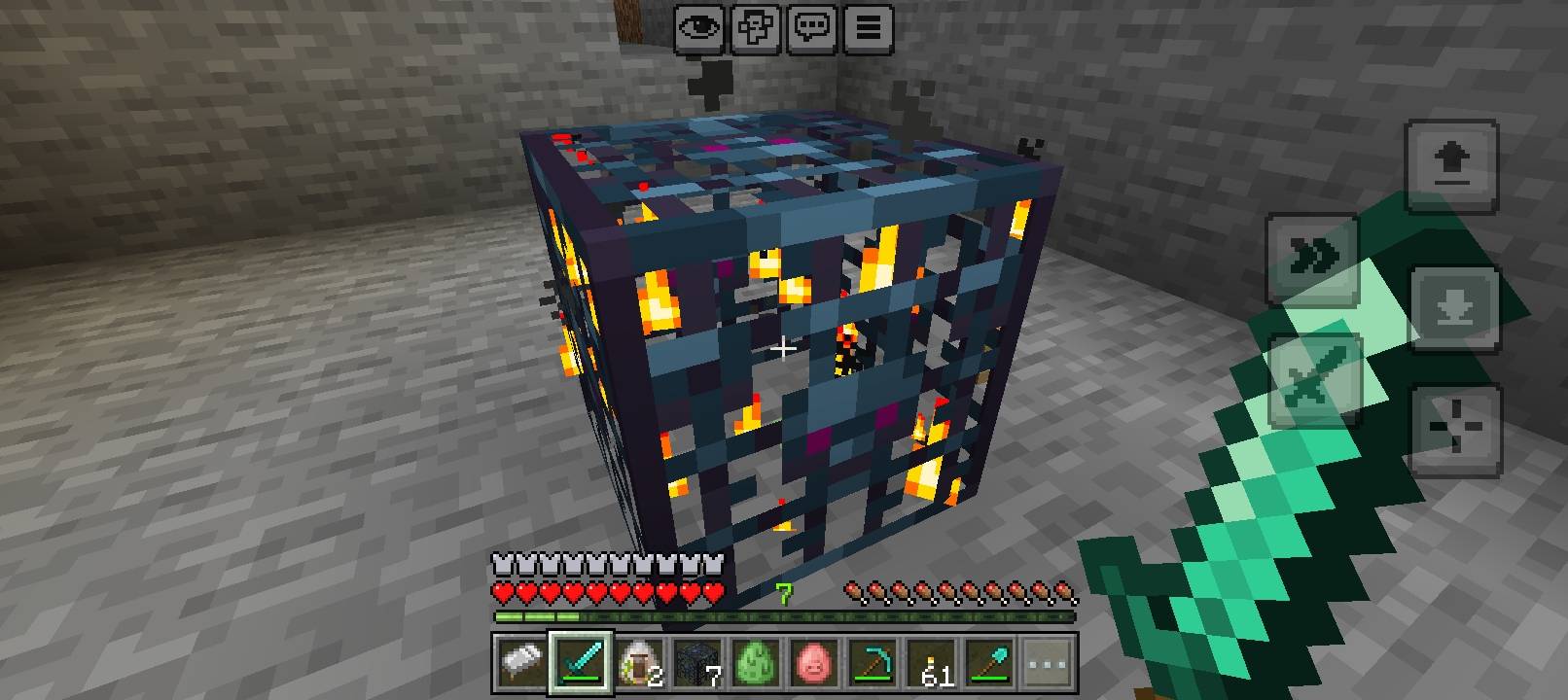Click the green experience bar
The image size is (1568, 700).
[783, 615]
